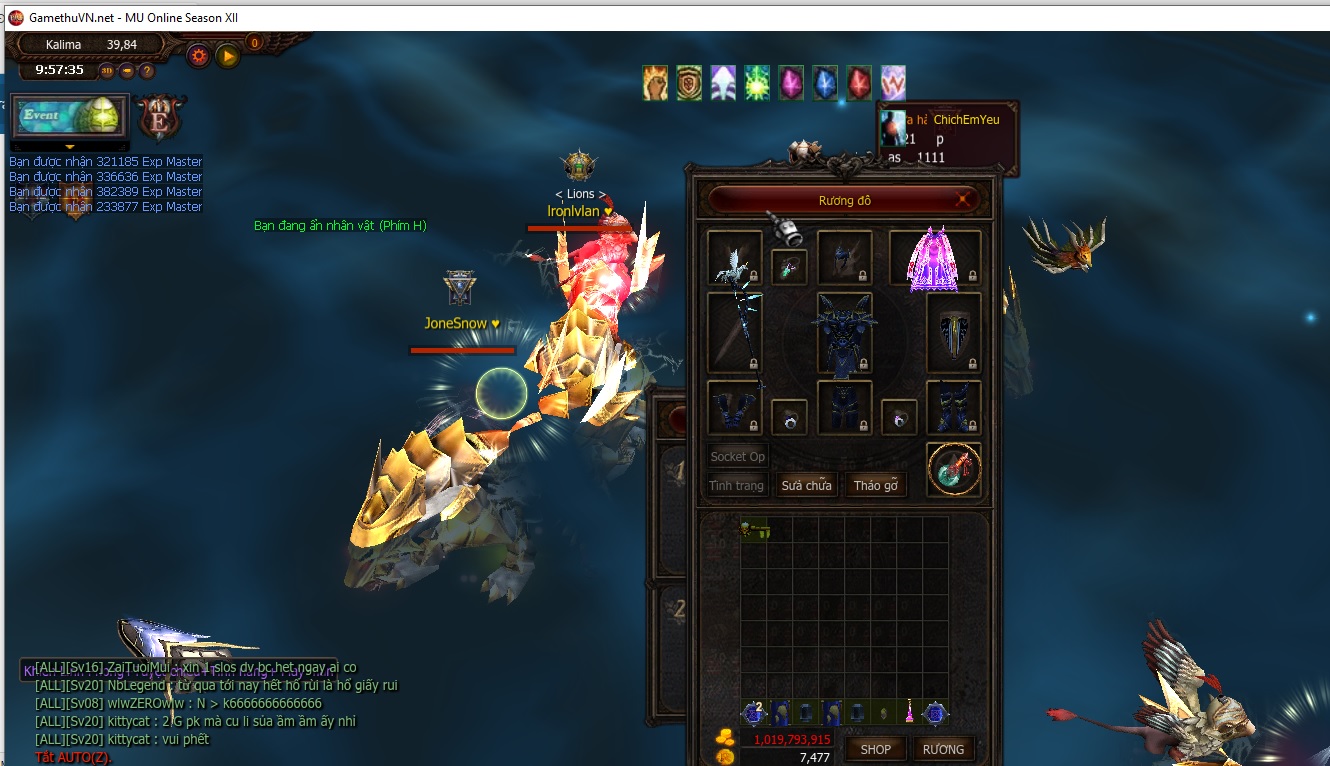
Task: Click the Tháo gỡ button
Action: coord(875,485)
